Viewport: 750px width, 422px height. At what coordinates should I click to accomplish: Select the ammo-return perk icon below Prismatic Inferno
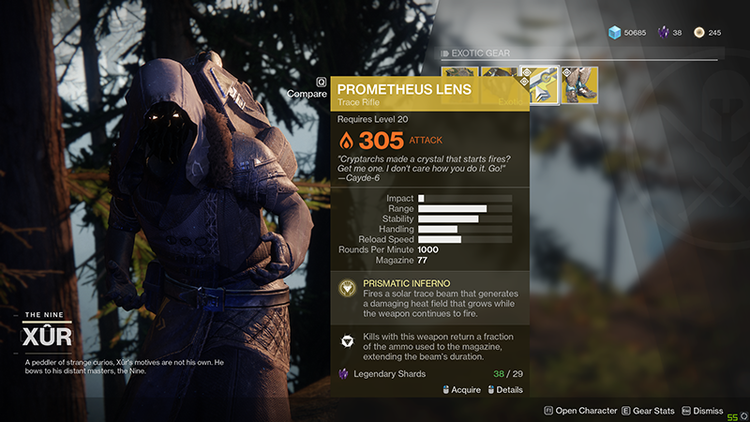point(347,341)
